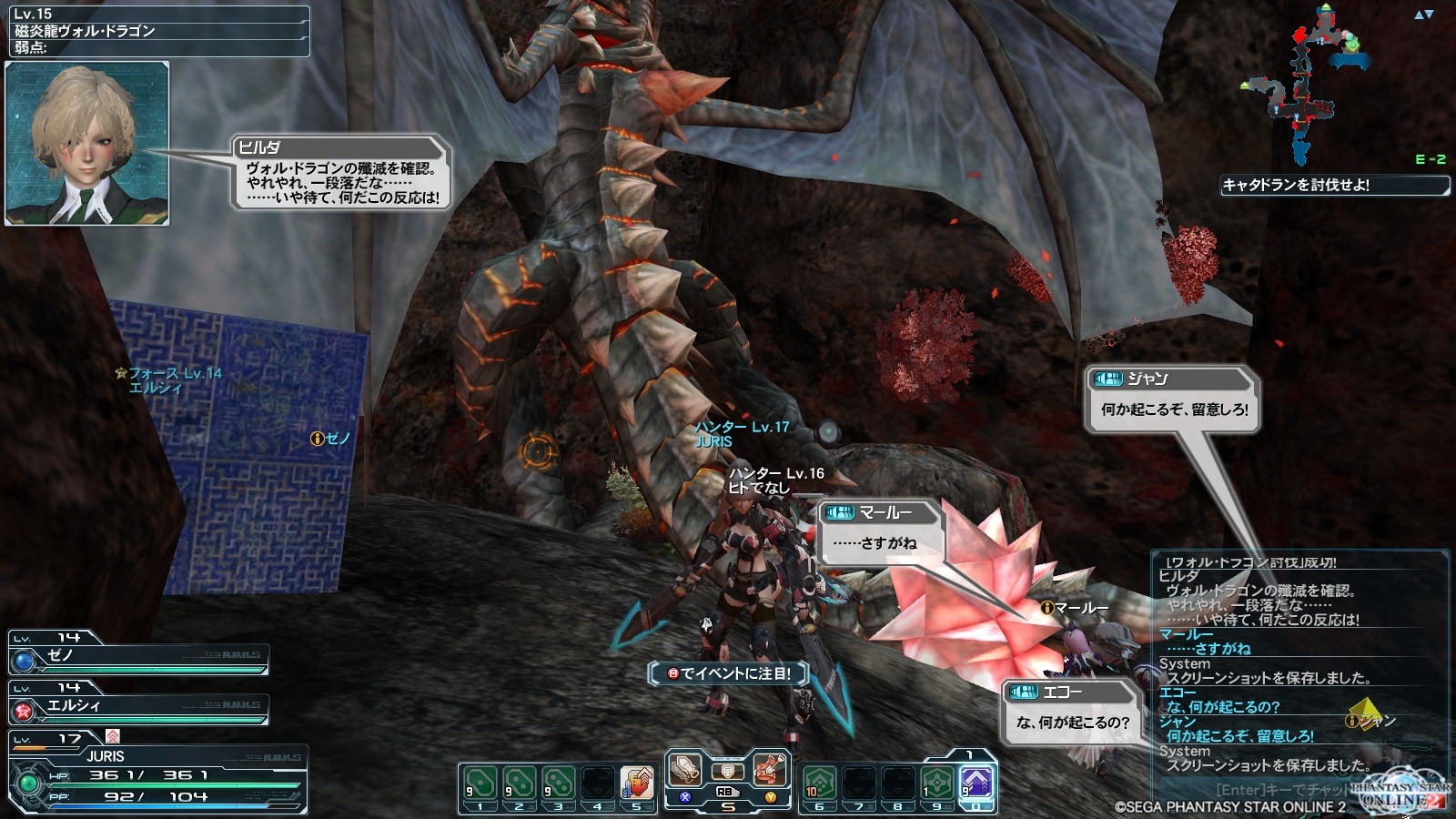This screenshot has width=1456, height=819.
Task: Toggle the minimap arrows in the corner
Action: (x=1424, y=15)
